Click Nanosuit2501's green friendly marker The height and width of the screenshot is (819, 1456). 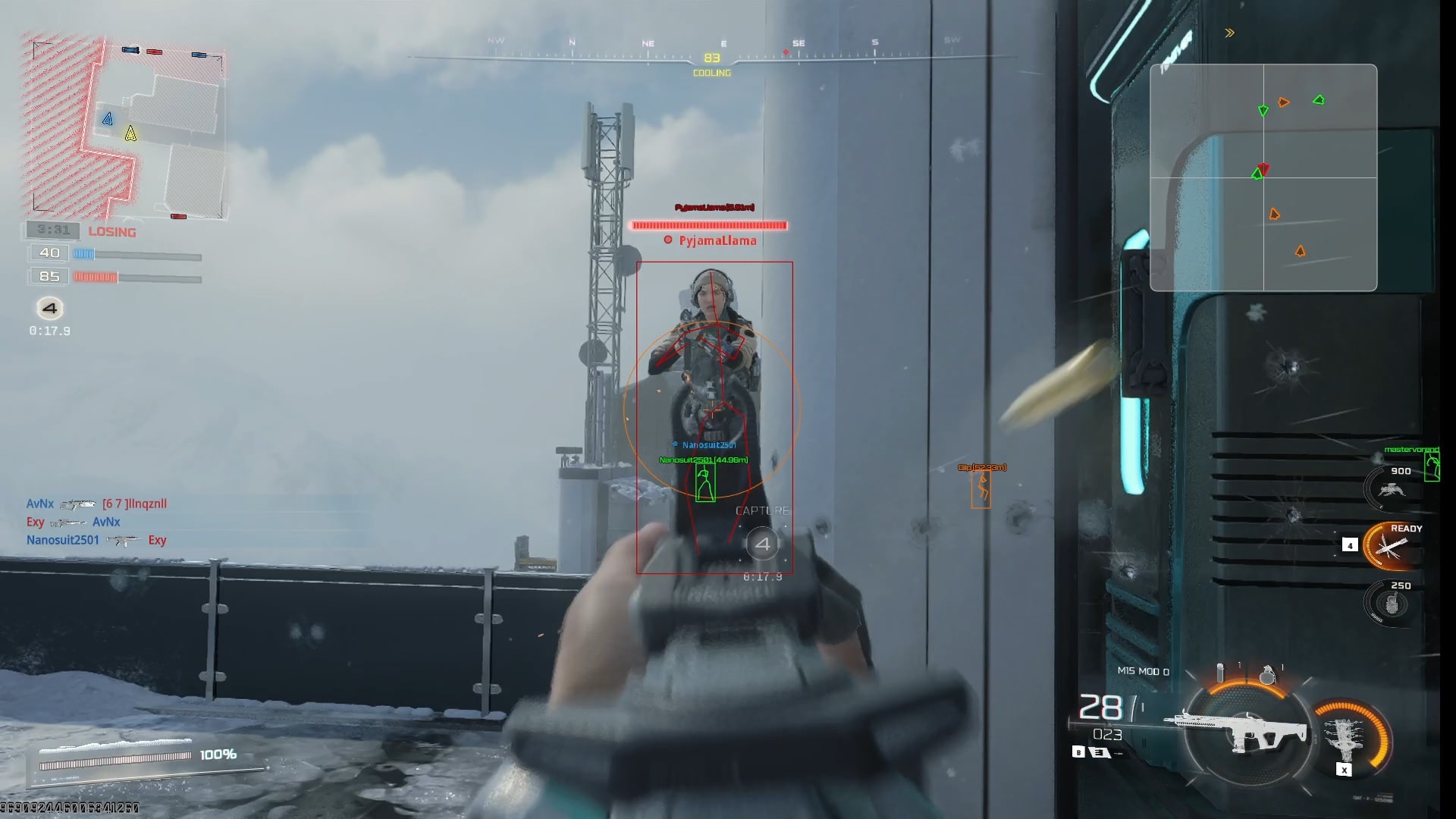704,485
